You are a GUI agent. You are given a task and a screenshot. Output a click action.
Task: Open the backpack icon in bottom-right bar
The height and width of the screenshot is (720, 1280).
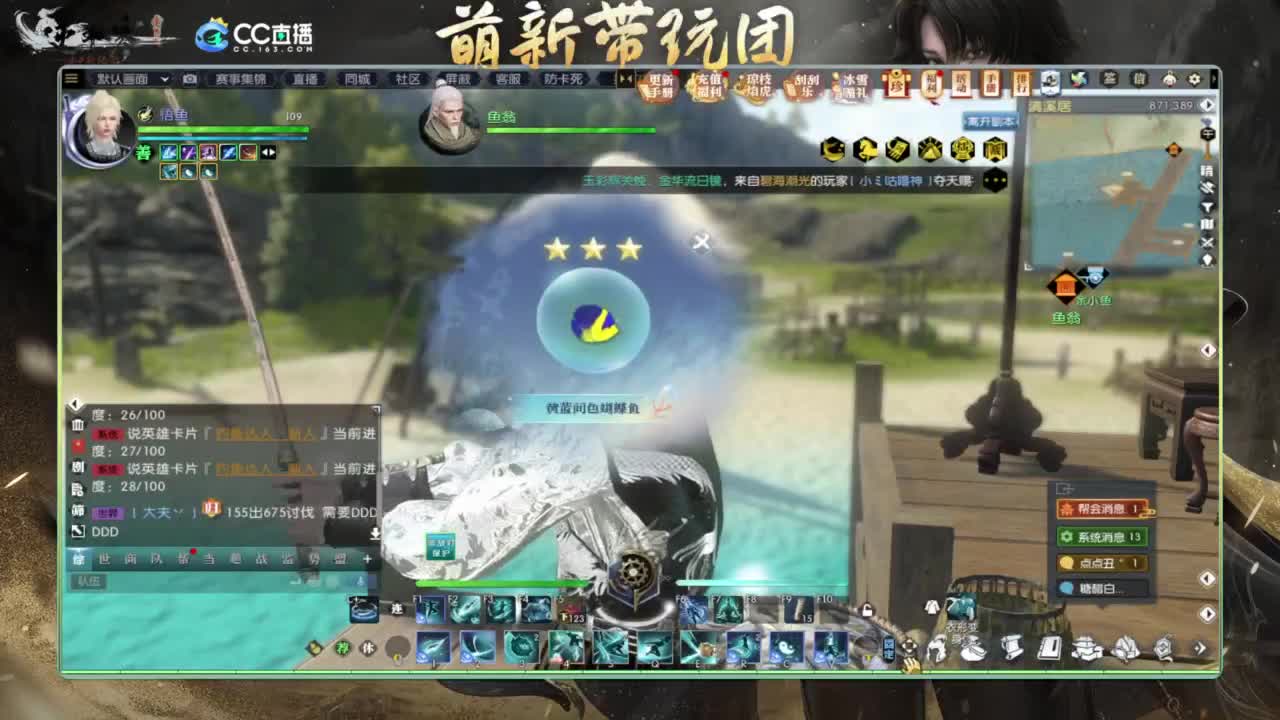click(973, 650)
